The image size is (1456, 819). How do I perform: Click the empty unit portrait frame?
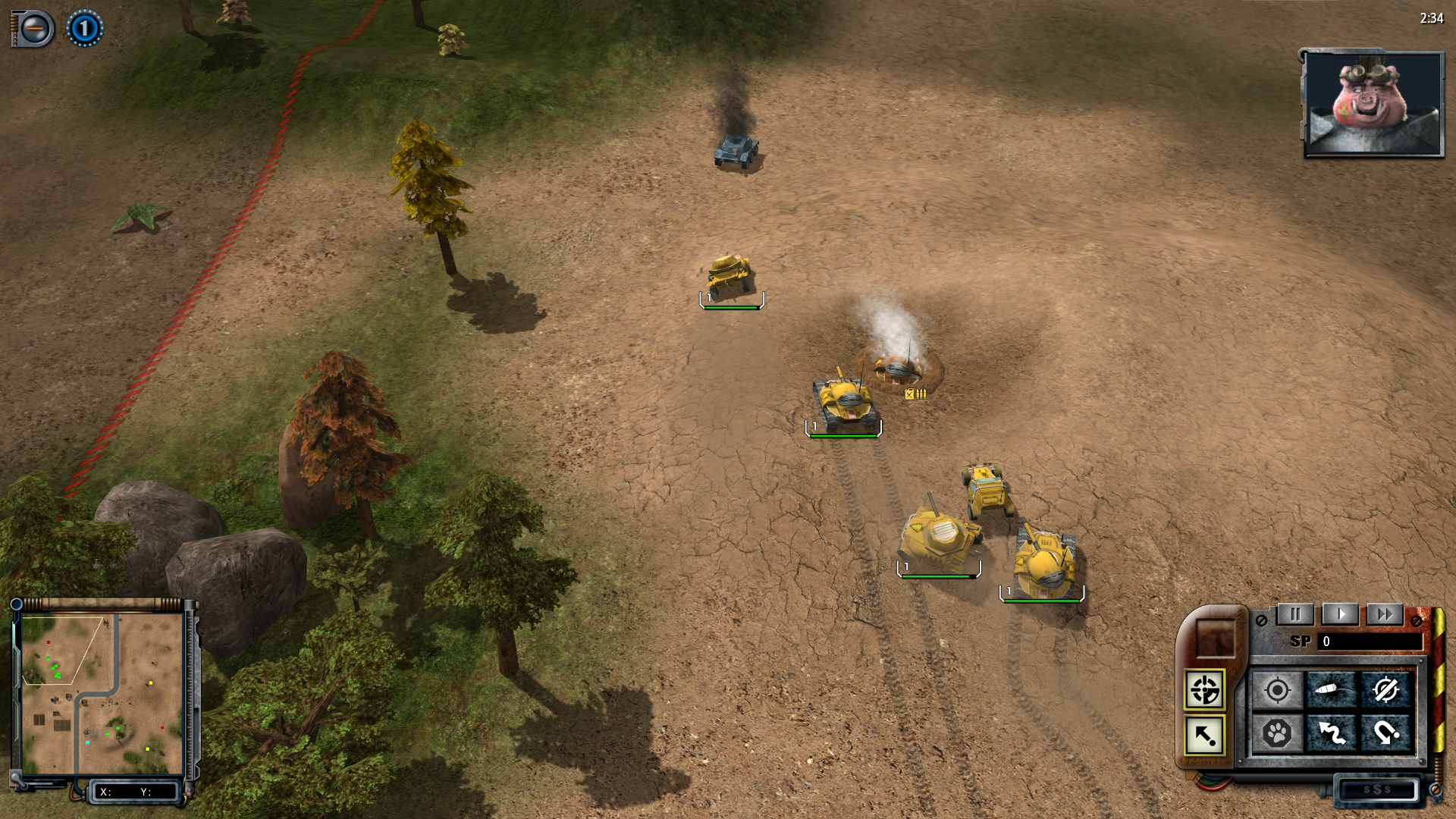1215,637
